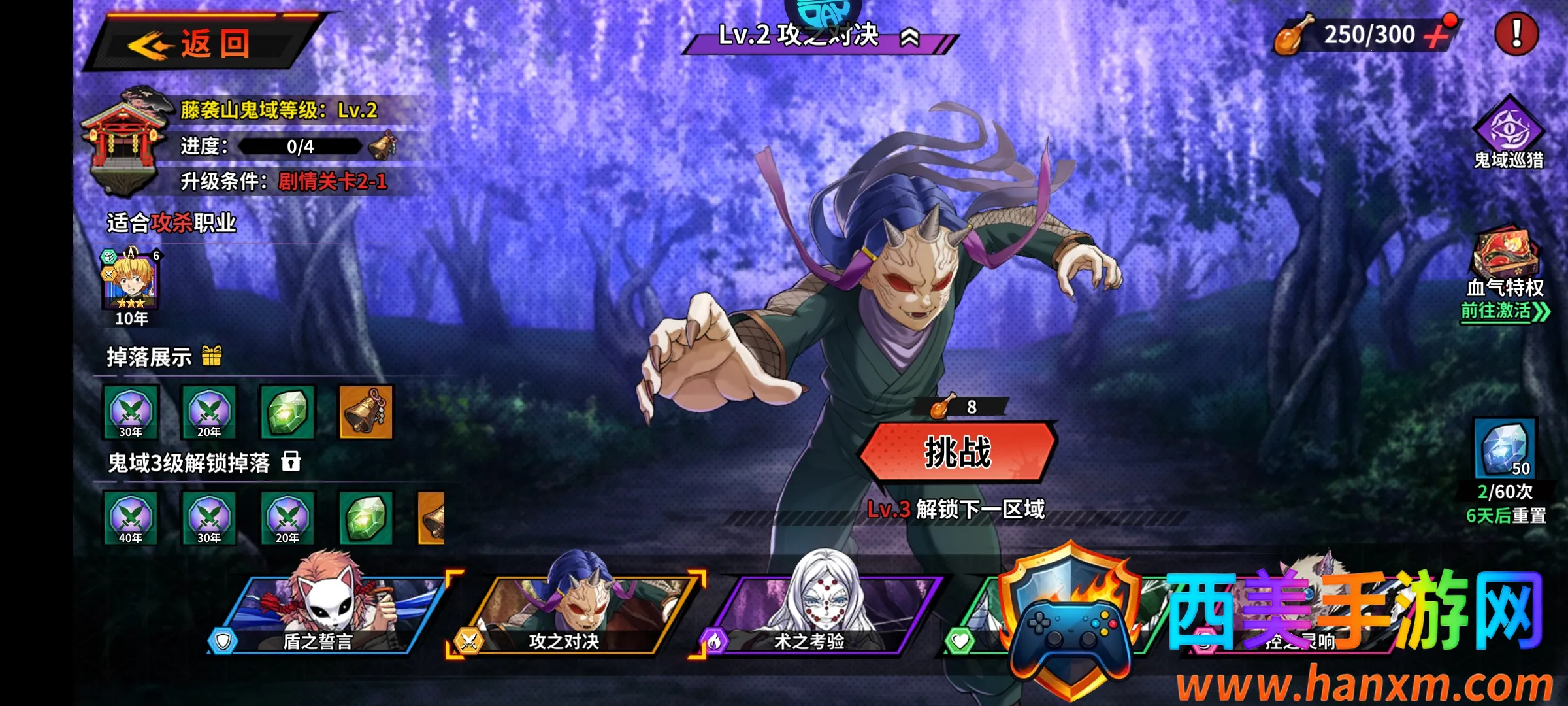
Task: Inspect the 30年 drop reward icon
Action: tap(131, 412)
